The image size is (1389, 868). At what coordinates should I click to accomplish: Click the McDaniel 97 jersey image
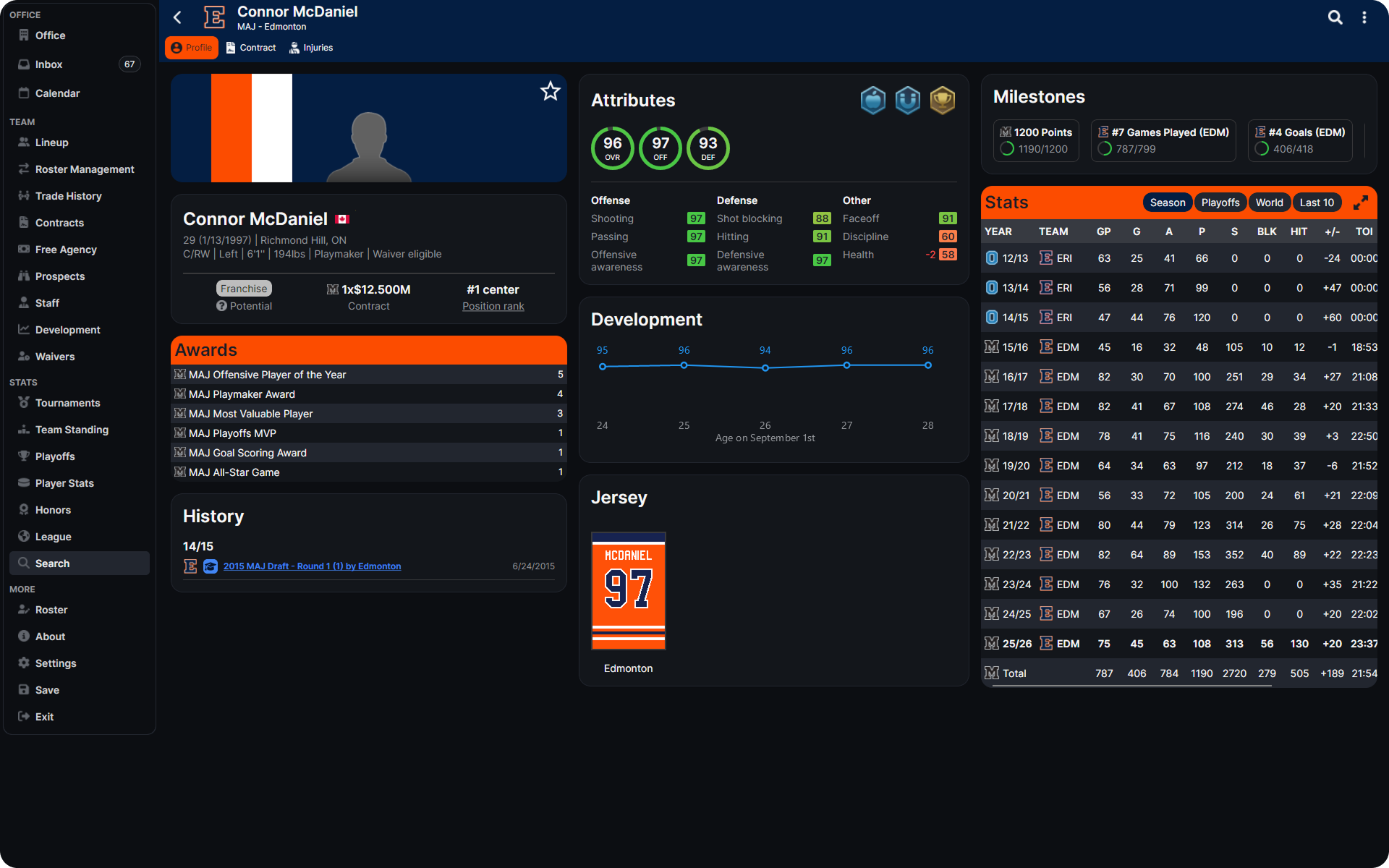coord(628,591)
